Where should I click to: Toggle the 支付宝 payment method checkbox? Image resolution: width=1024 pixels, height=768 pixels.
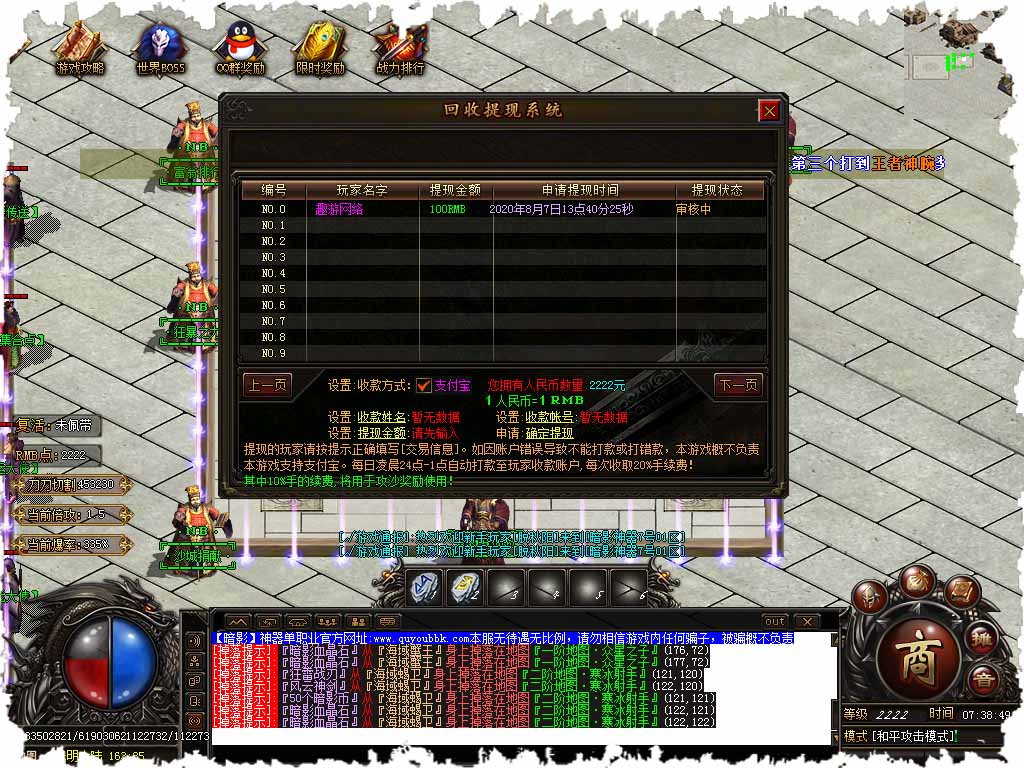(x=424, y=385)
